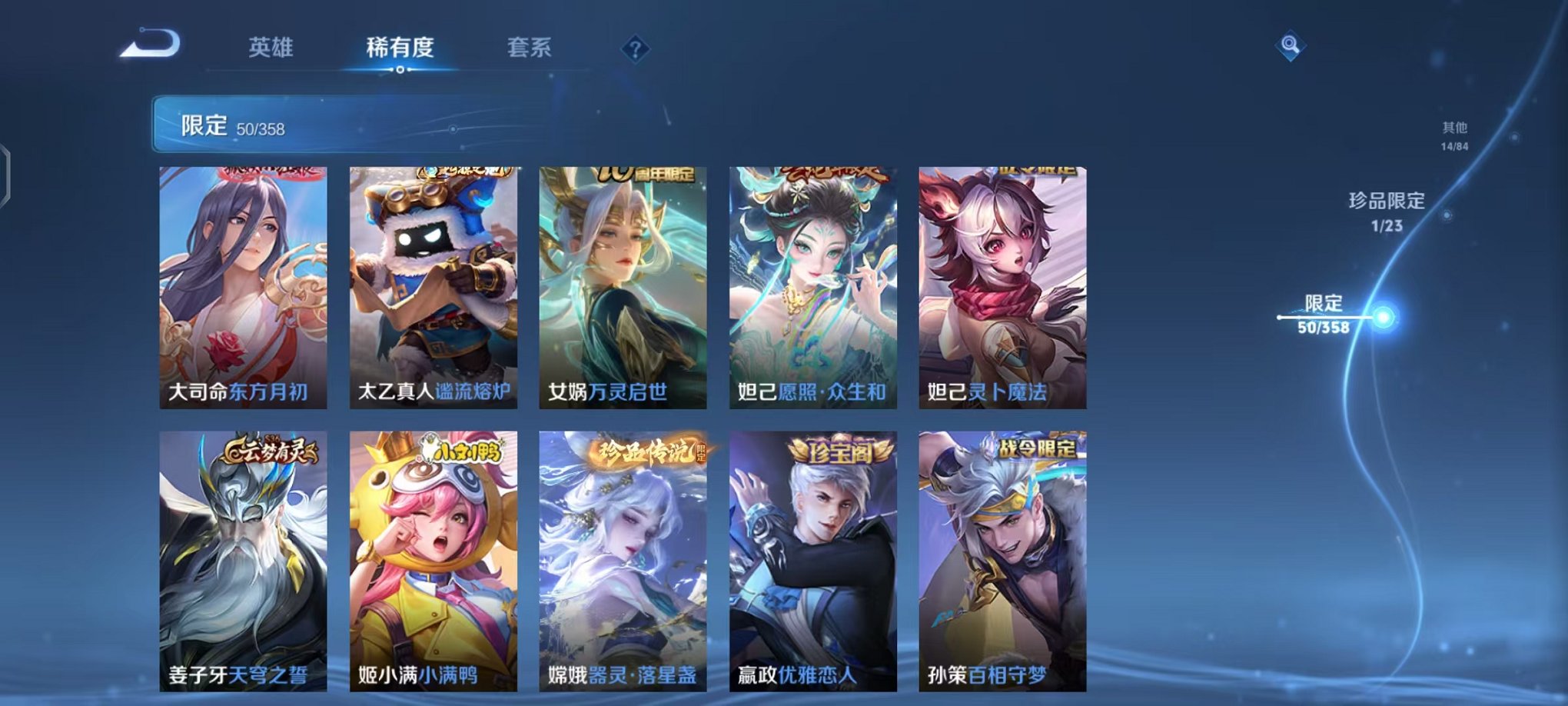Click the slider indicator under the 稀有度 tab
1568x706 pixels.
(399, 68)
